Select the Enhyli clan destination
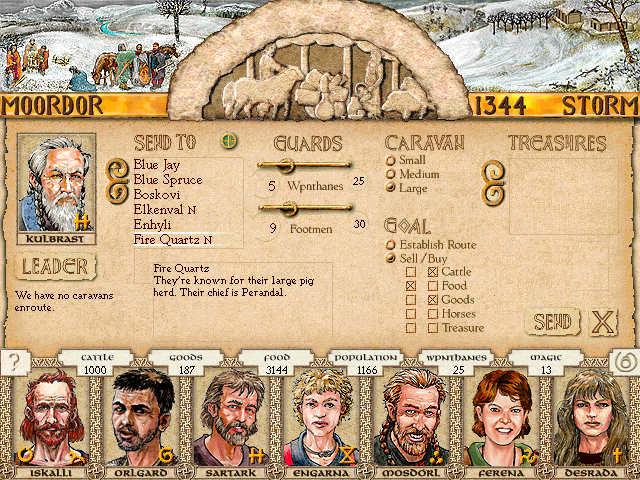Screen dimensions: 640x480 point(154,225)
